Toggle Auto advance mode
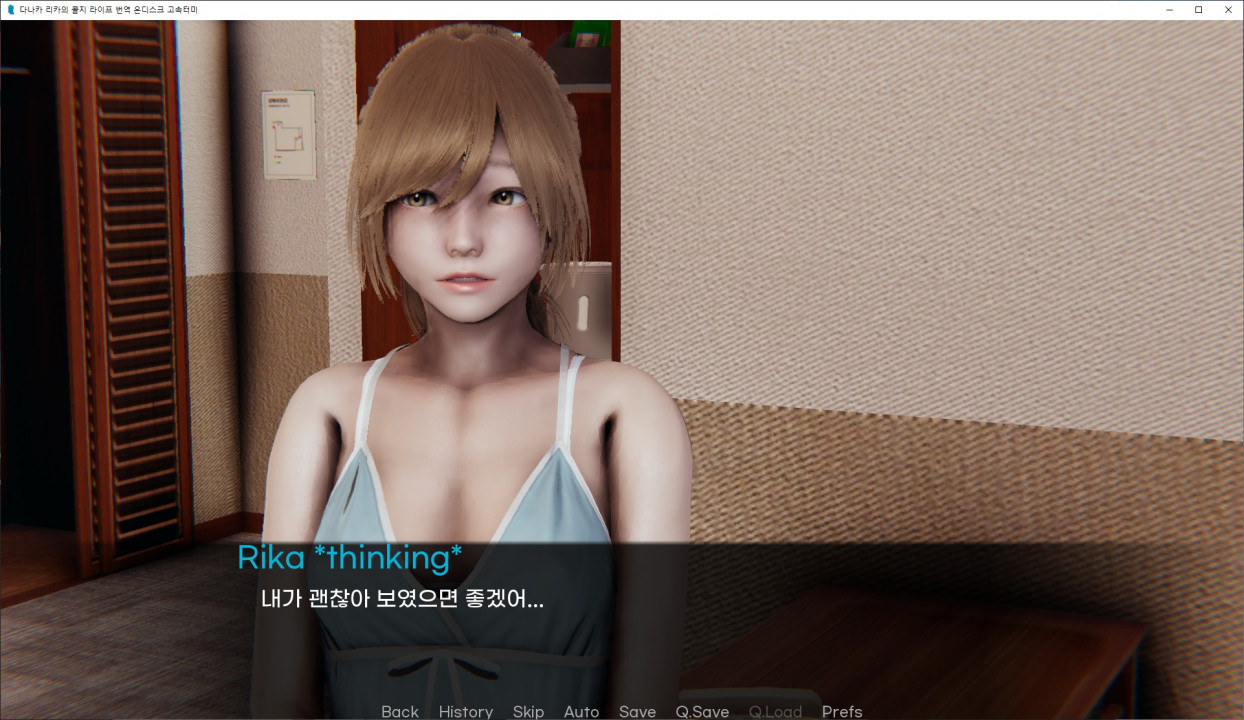Viewport: 1244px width, 720px height. click(x=581, y=711)
